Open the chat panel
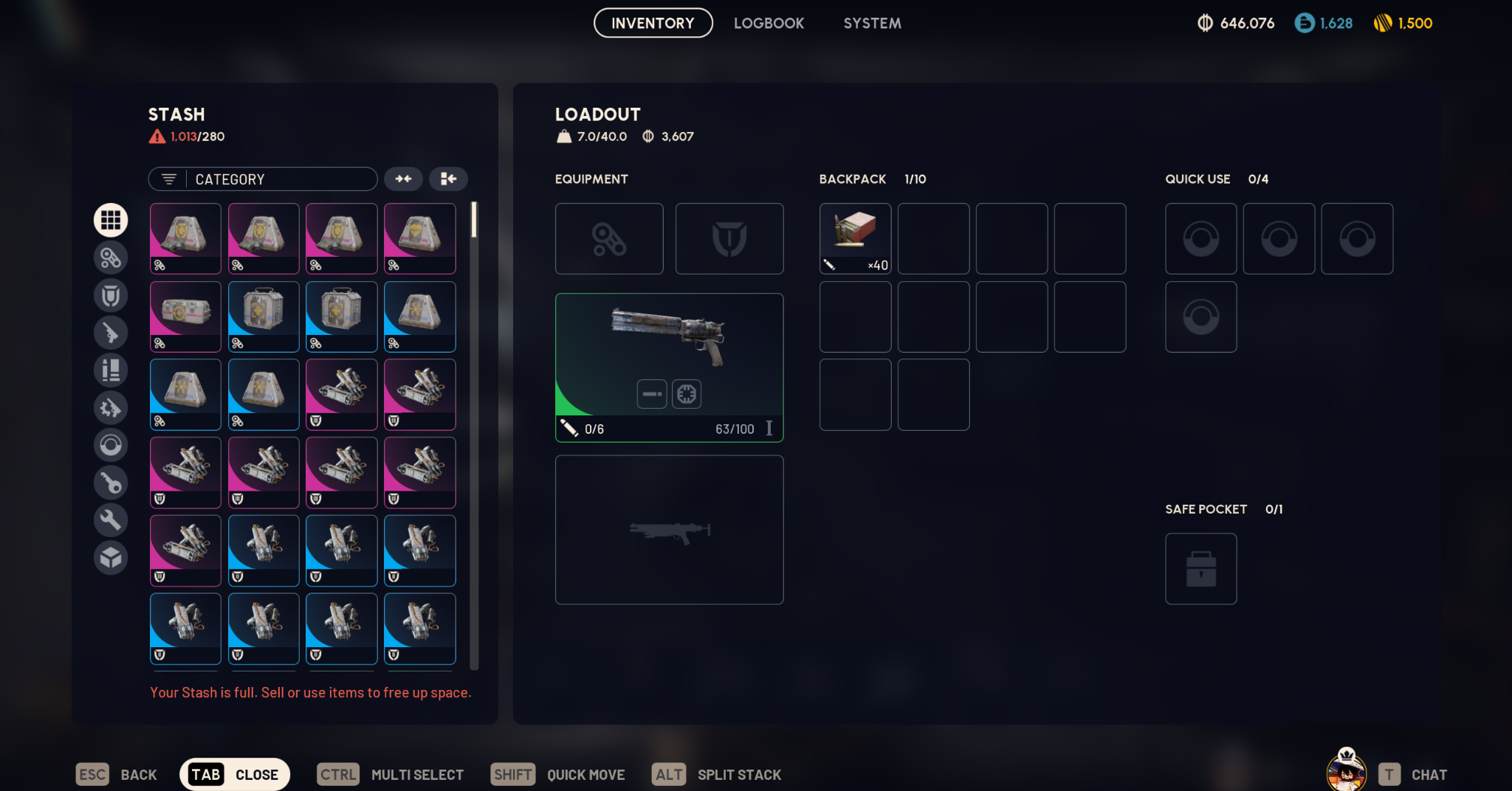The width and height of the screenshot is (1512, 791). tap(1413, 775)
